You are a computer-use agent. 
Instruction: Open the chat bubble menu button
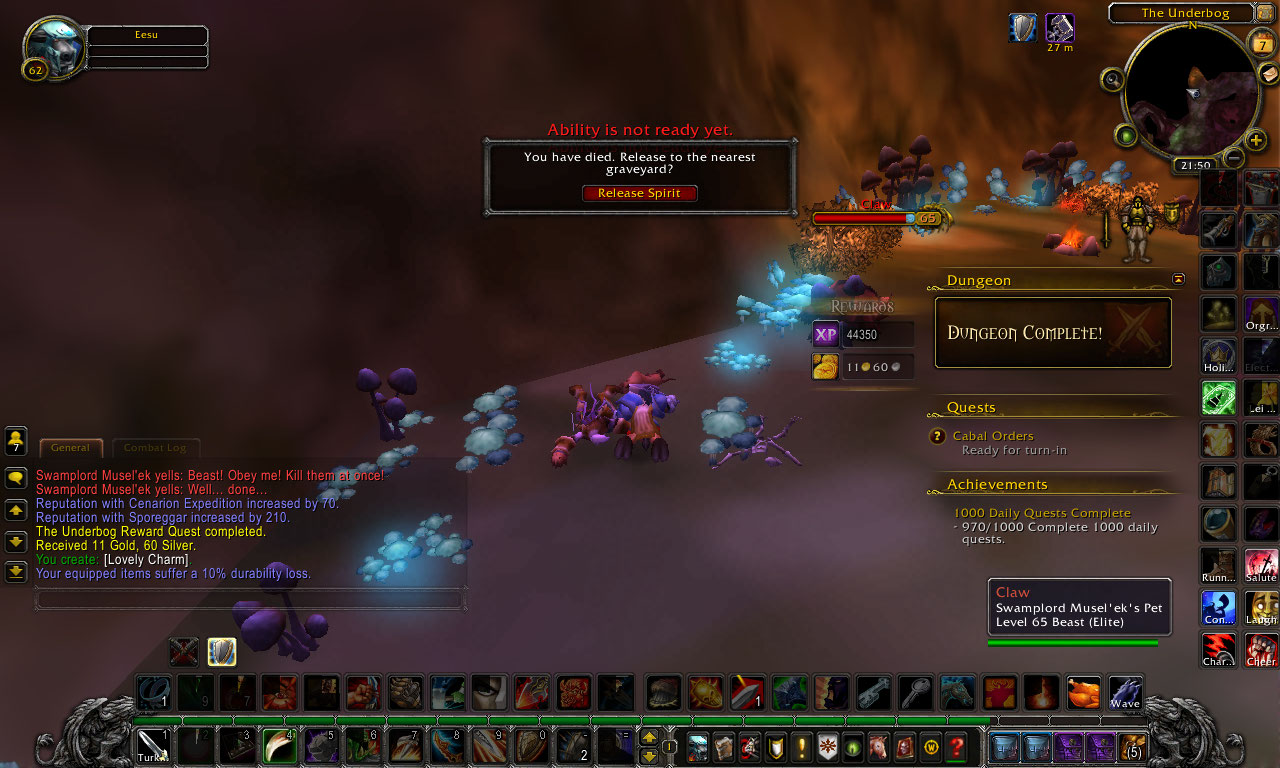[x=16, y=478]
